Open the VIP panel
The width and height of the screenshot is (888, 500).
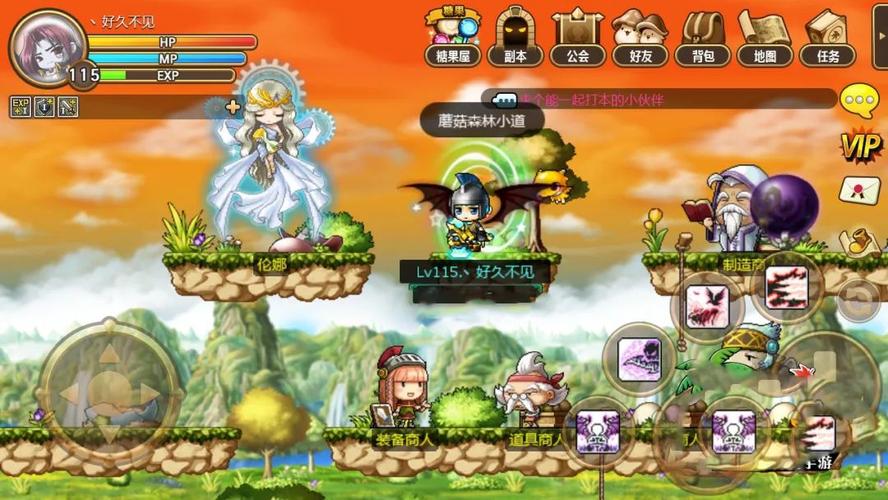pos(859,147)
